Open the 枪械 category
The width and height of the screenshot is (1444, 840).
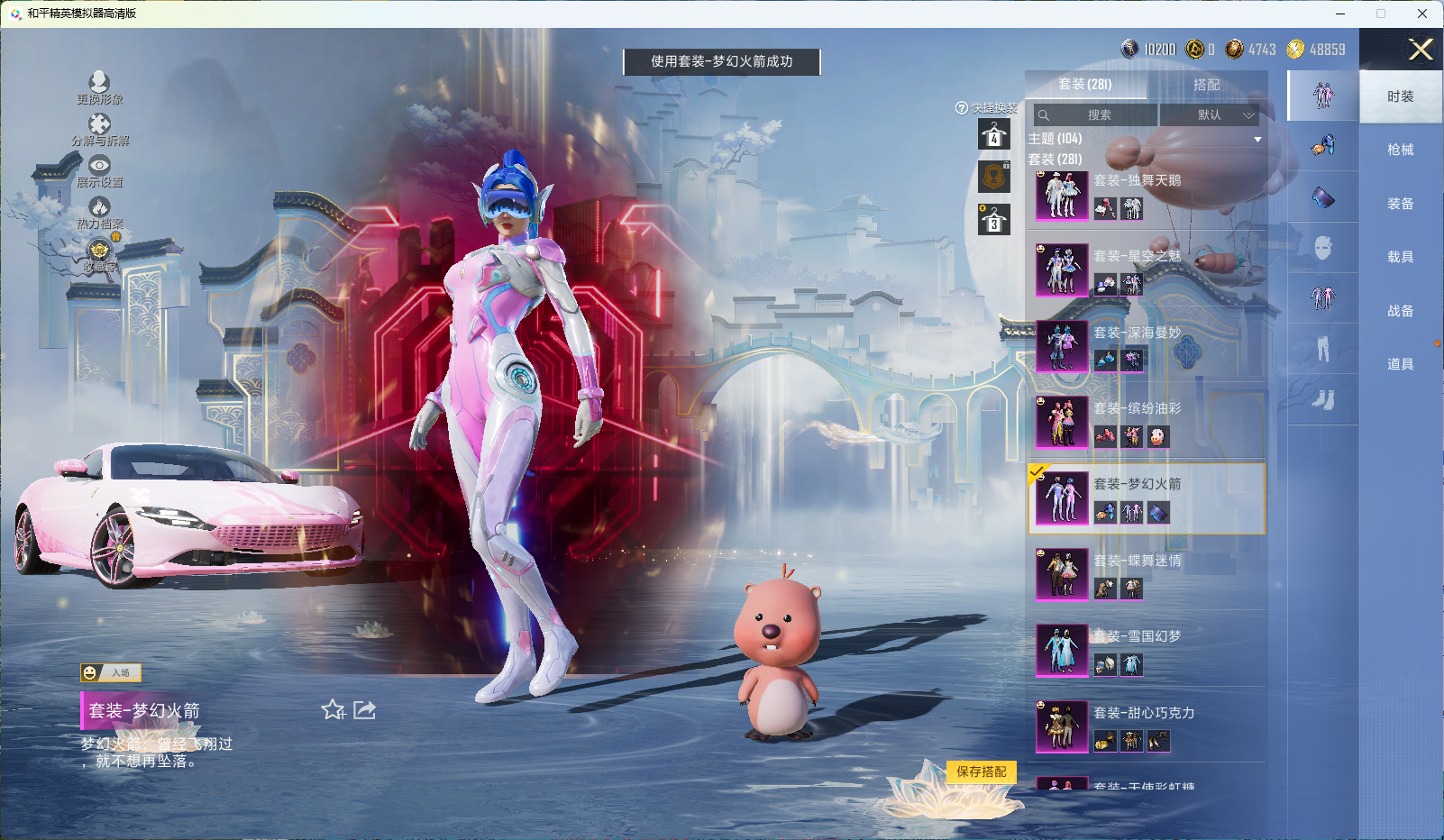coord(1400,150)
